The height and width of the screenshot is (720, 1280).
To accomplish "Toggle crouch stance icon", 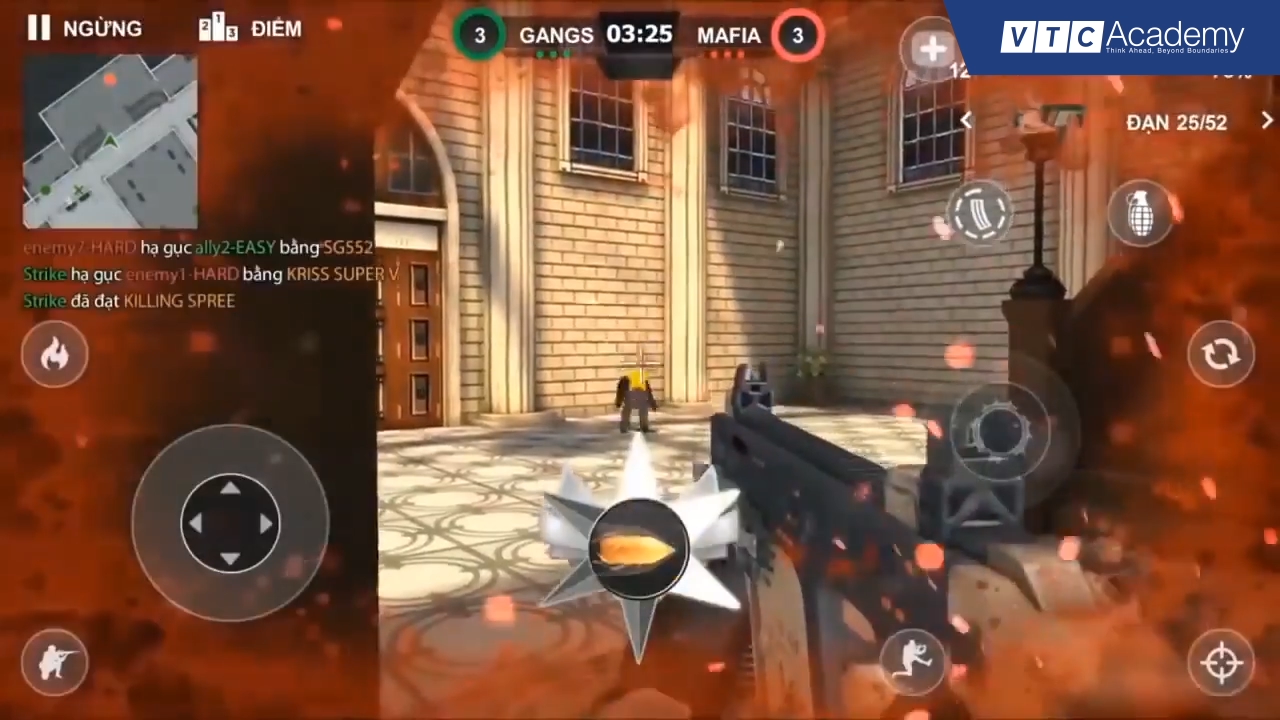I will pyautogui.click(x=55, y=662).
